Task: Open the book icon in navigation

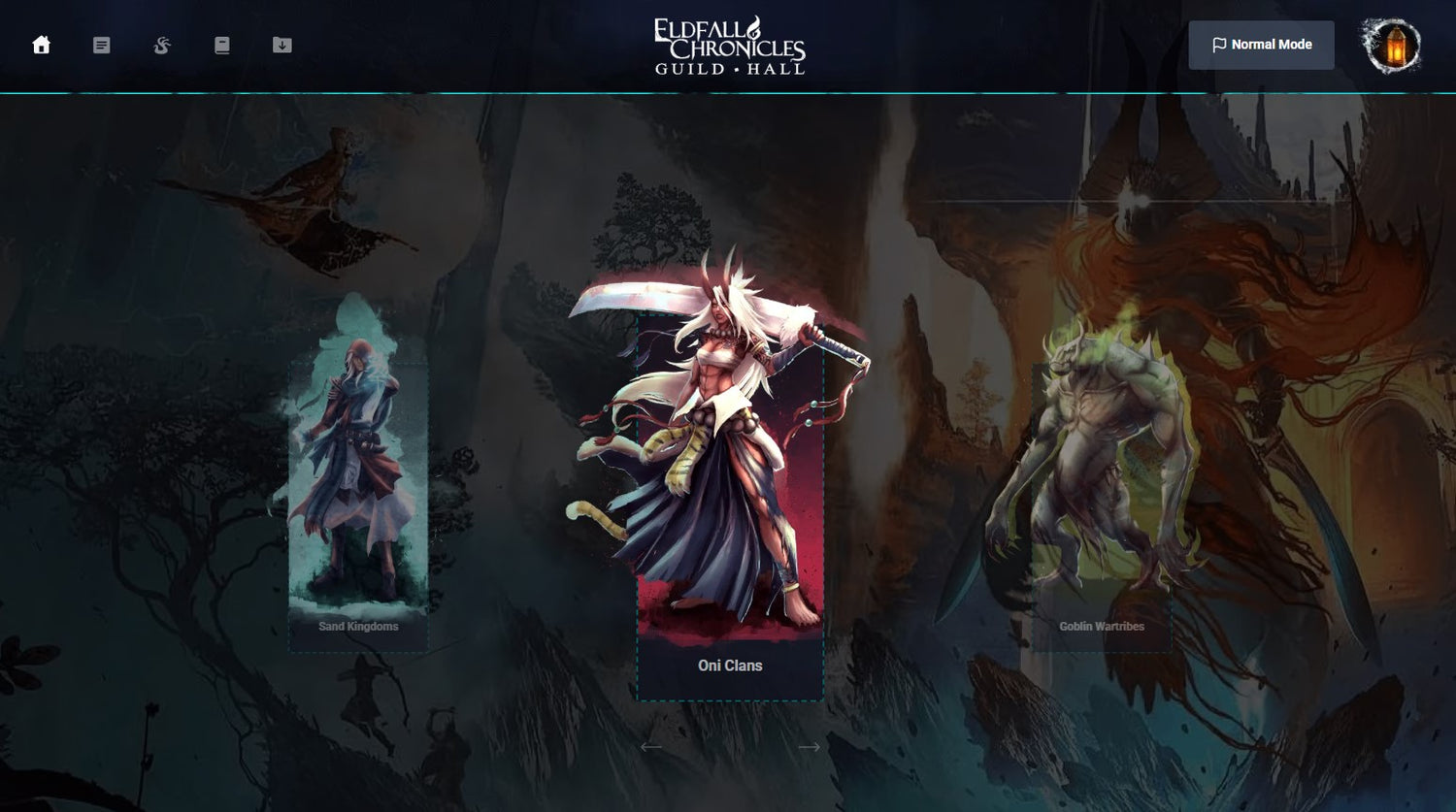Action: (x=222, y=46)
